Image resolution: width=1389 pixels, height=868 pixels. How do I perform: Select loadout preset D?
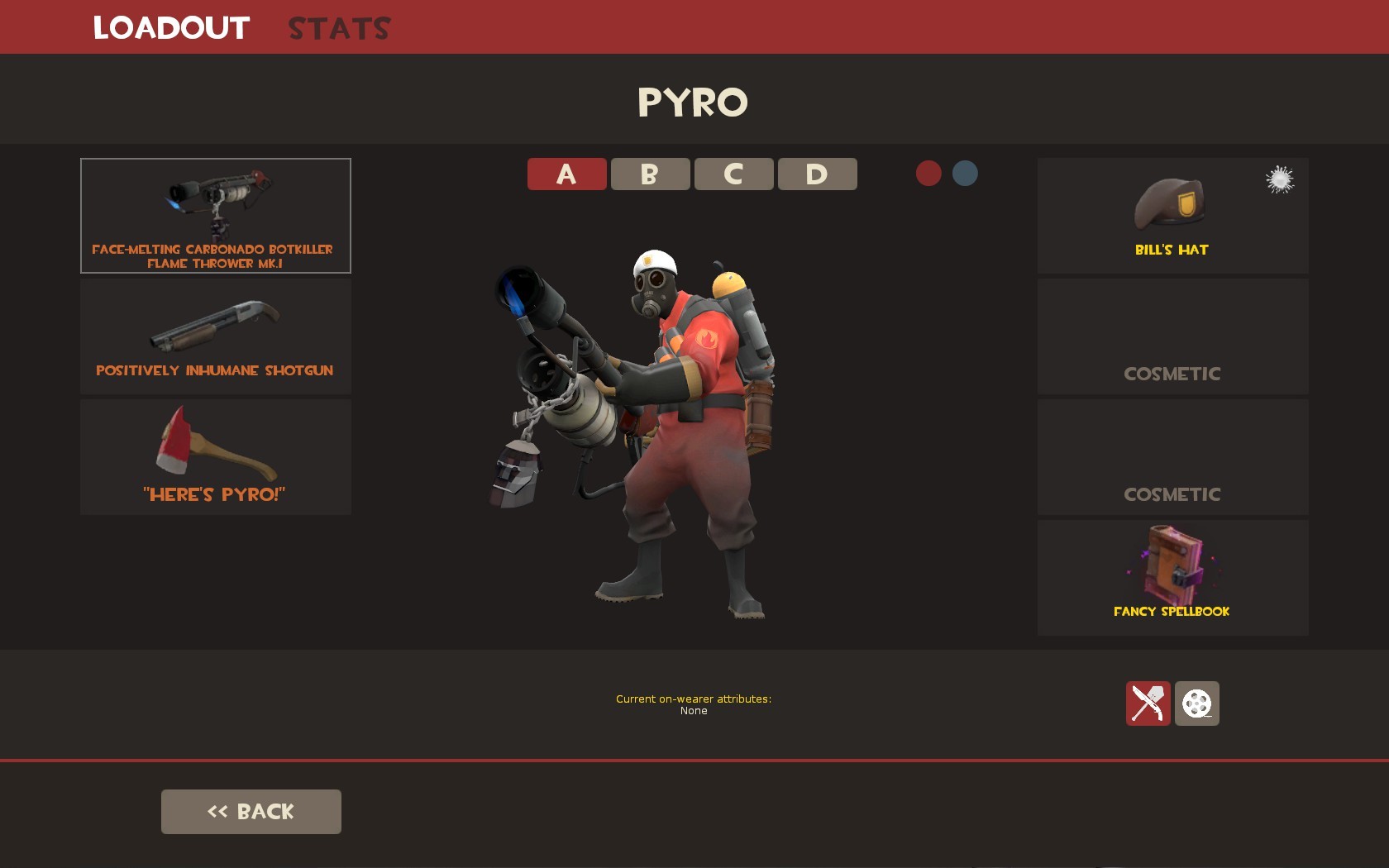[x=816, y=174]
